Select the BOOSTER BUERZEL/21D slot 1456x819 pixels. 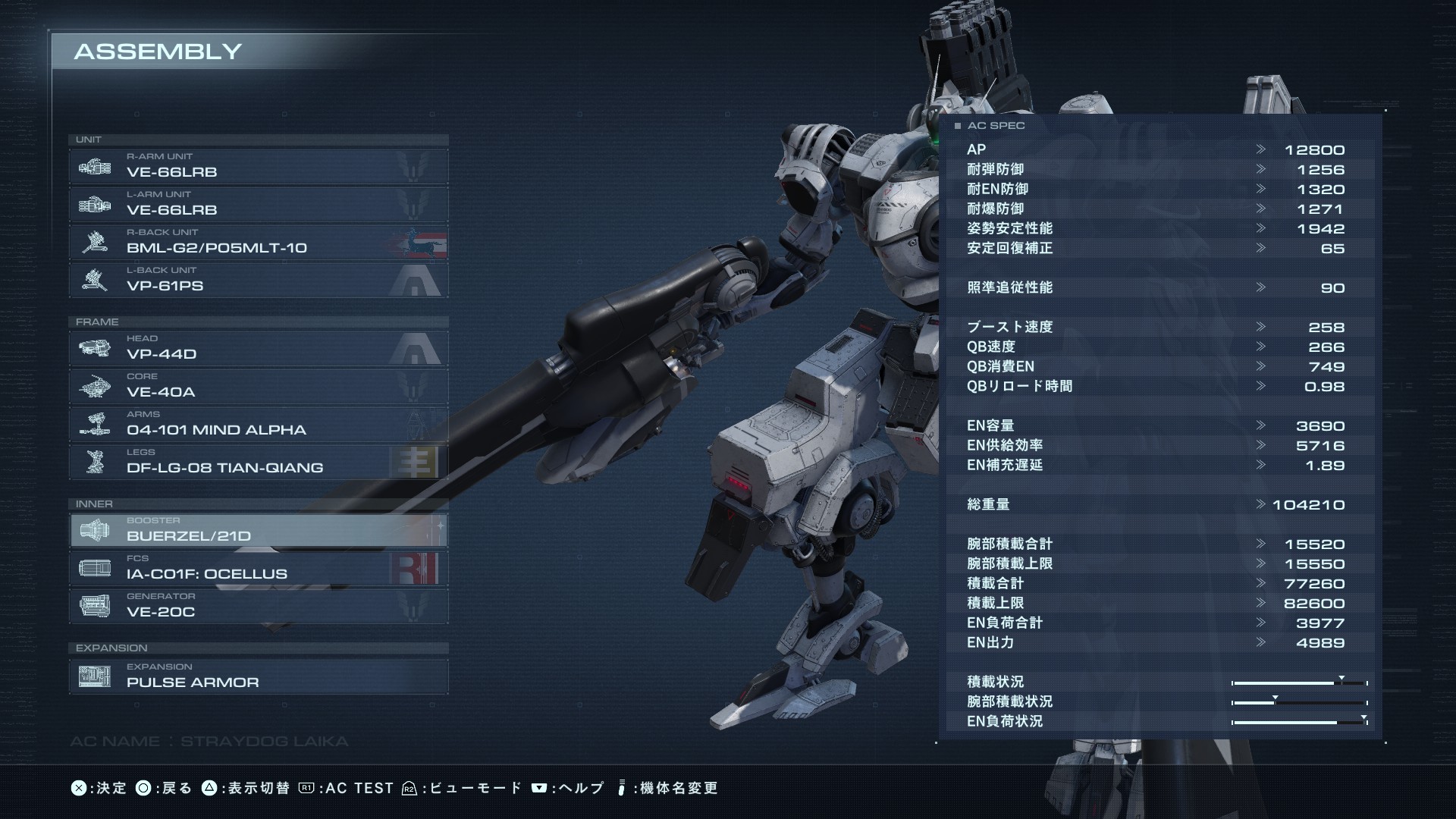point(258,531)
